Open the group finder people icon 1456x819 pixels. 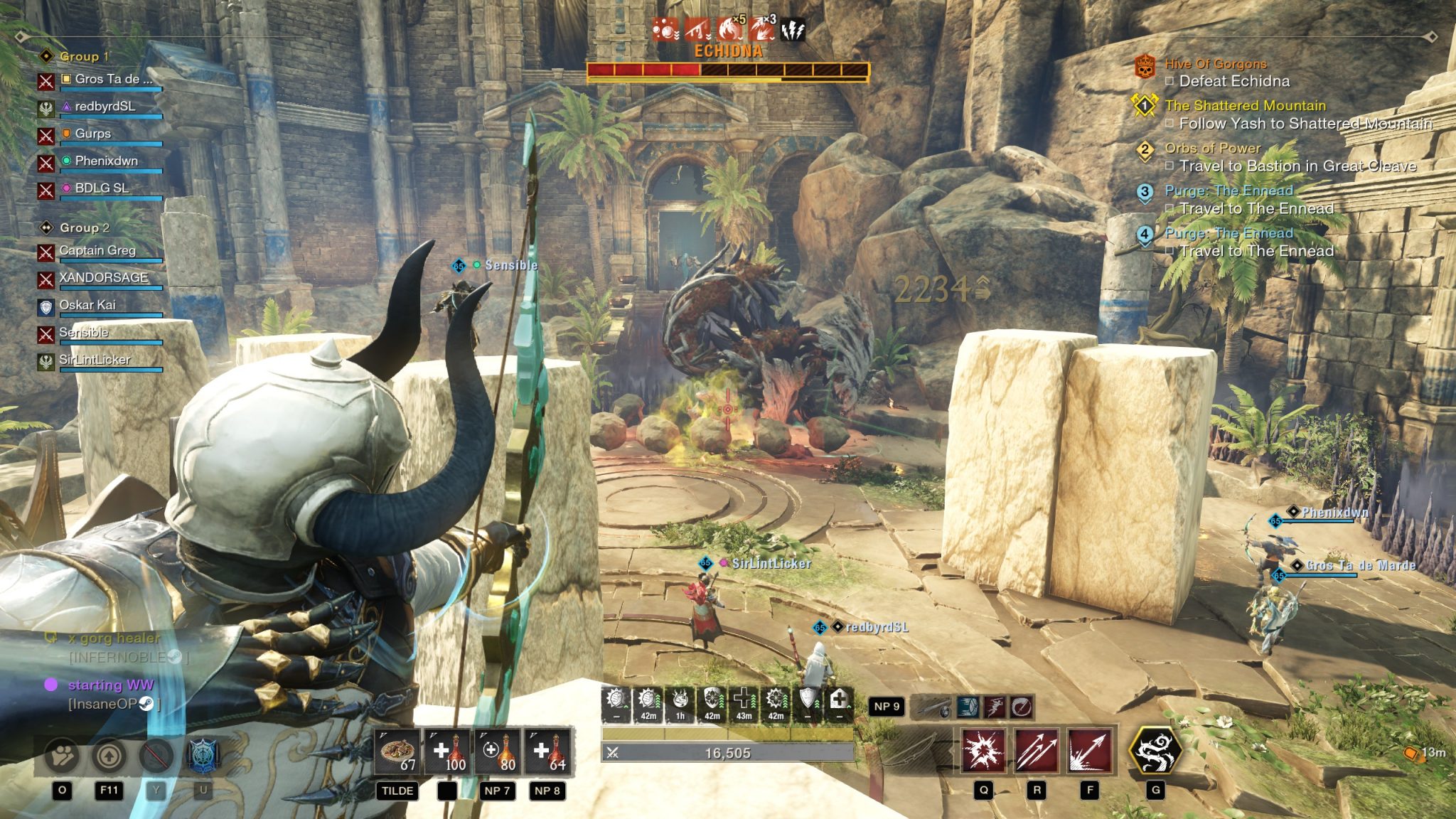[x=63, y=755]
